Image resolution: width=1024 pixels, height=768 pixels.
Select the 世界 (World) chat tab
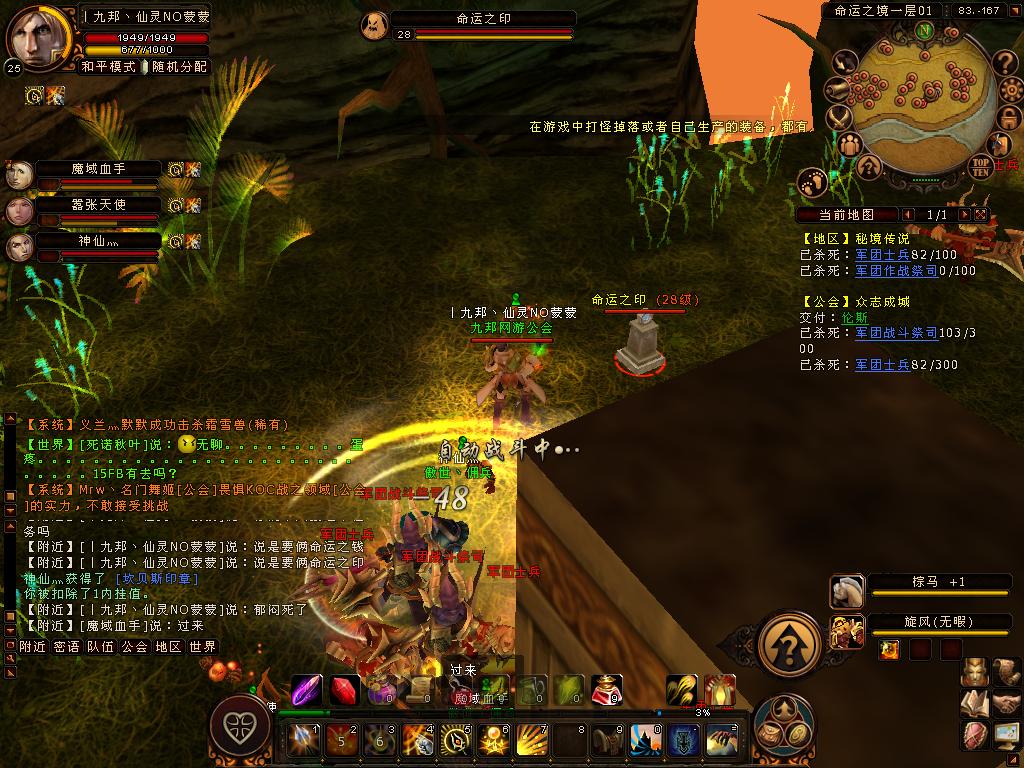pos(203,647)
